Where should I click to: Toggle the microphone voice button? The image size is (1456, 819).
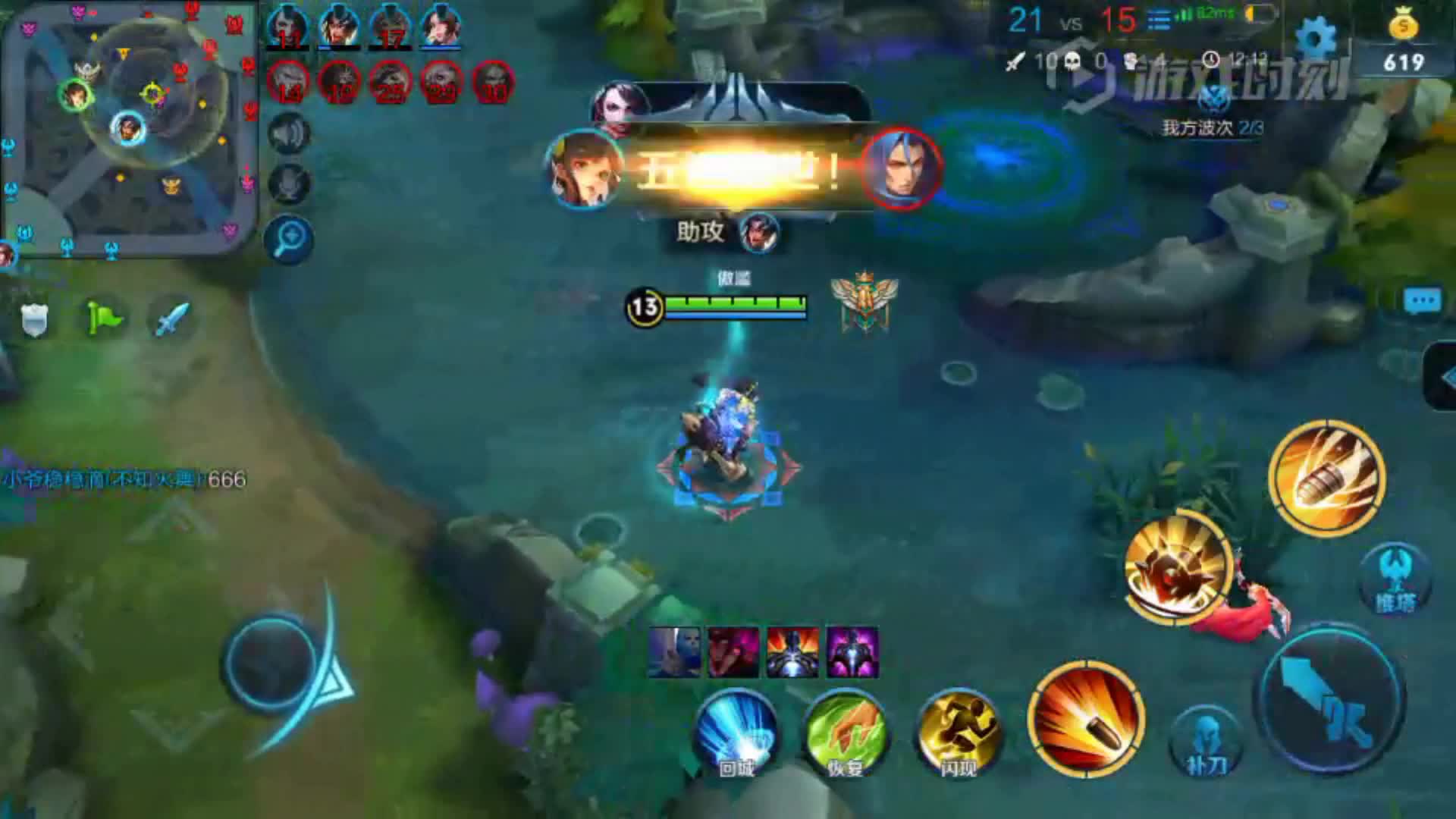click(288, 184)
